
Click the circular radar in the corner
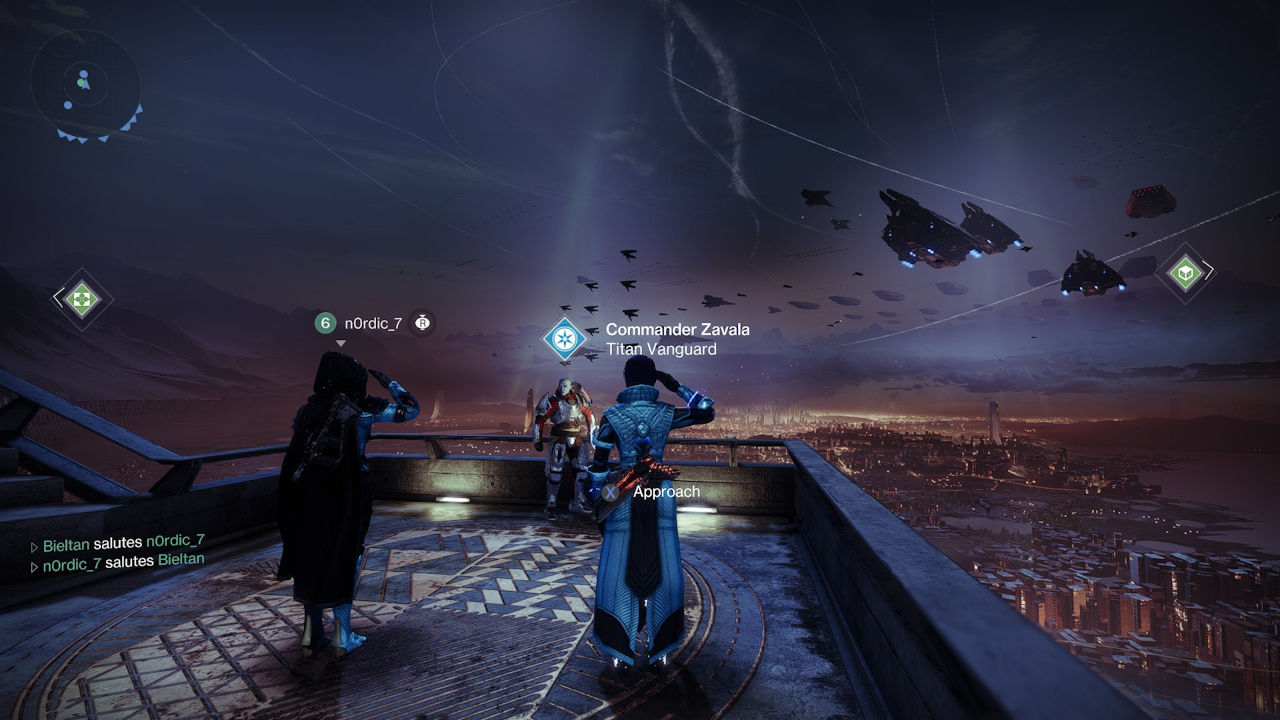(84, 83)
